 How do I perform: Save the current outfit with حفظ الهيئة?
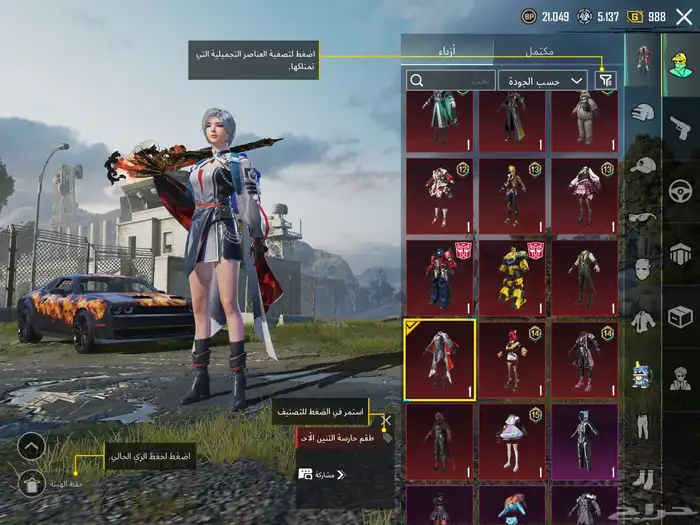[33, 484]
